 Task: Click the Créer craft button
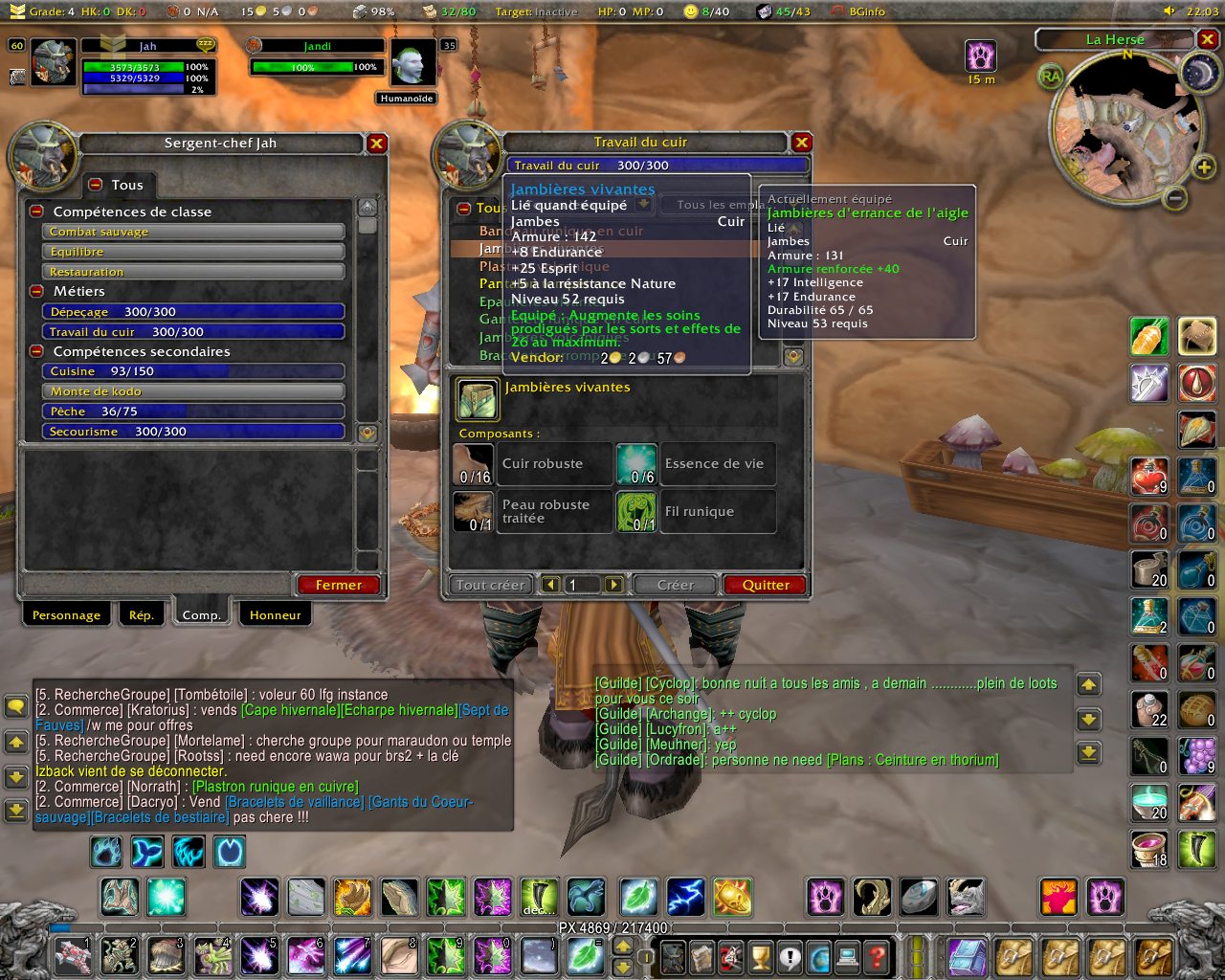tap(676, 585)
